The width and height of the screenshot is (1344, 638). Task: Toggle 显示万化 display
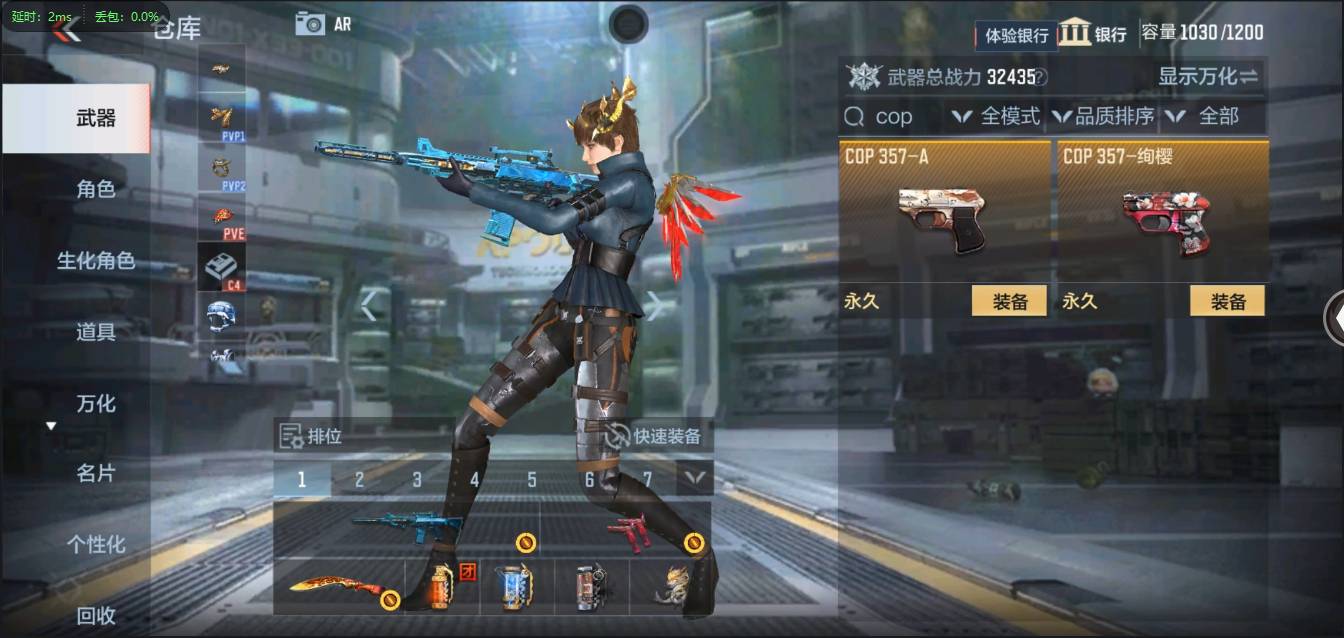pyautogui.click(x=1208, y=76)
